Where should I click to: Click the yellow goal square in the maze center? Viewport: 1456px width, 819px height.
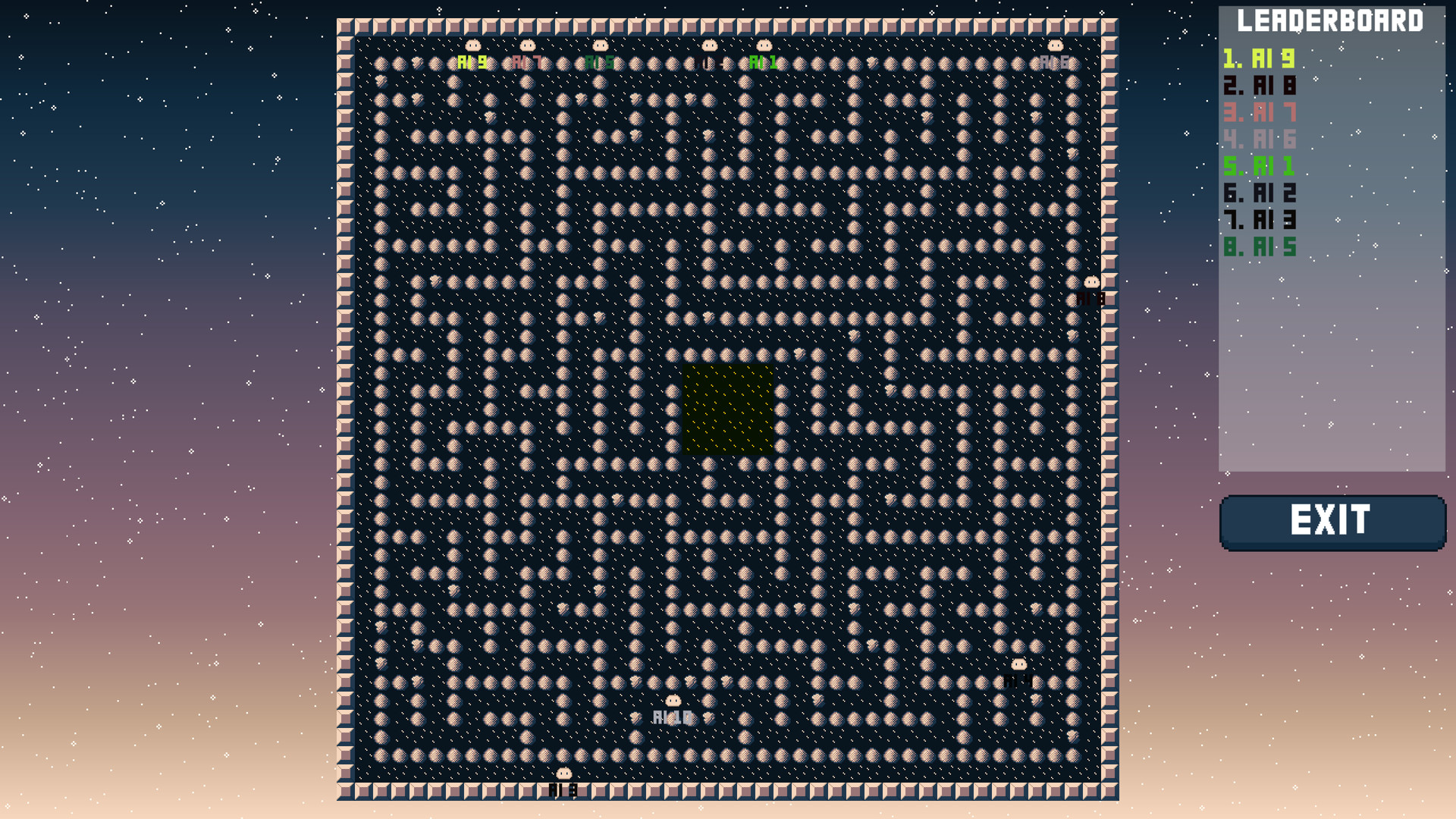coord(726,409)
